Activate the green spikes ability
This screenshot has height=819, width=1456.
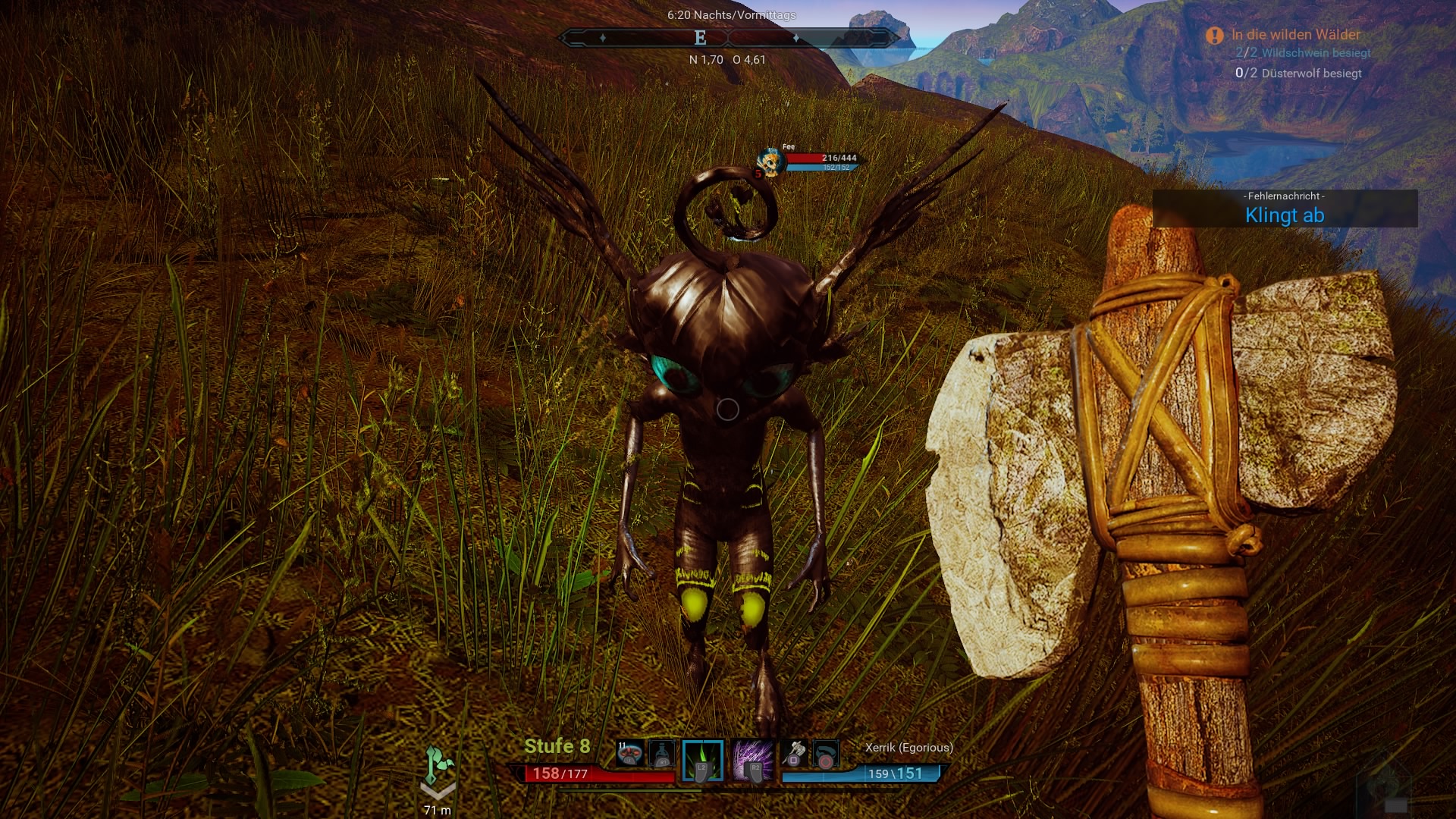point(703,760)
